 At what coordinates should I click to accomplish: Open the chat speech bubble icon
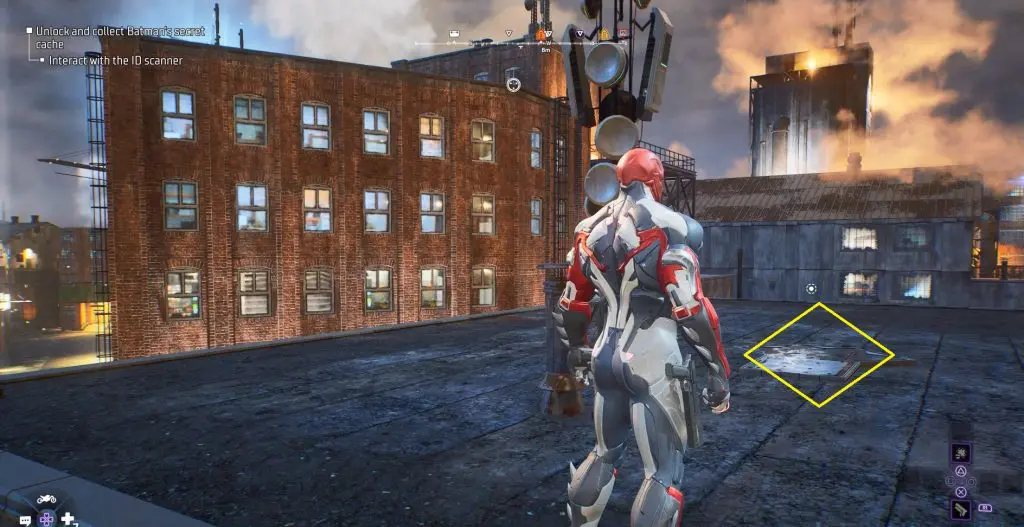25,520
